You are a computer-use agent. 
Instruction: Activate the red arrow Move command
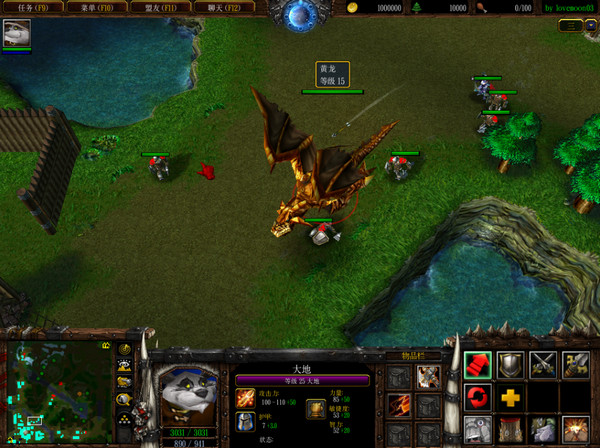477,365
